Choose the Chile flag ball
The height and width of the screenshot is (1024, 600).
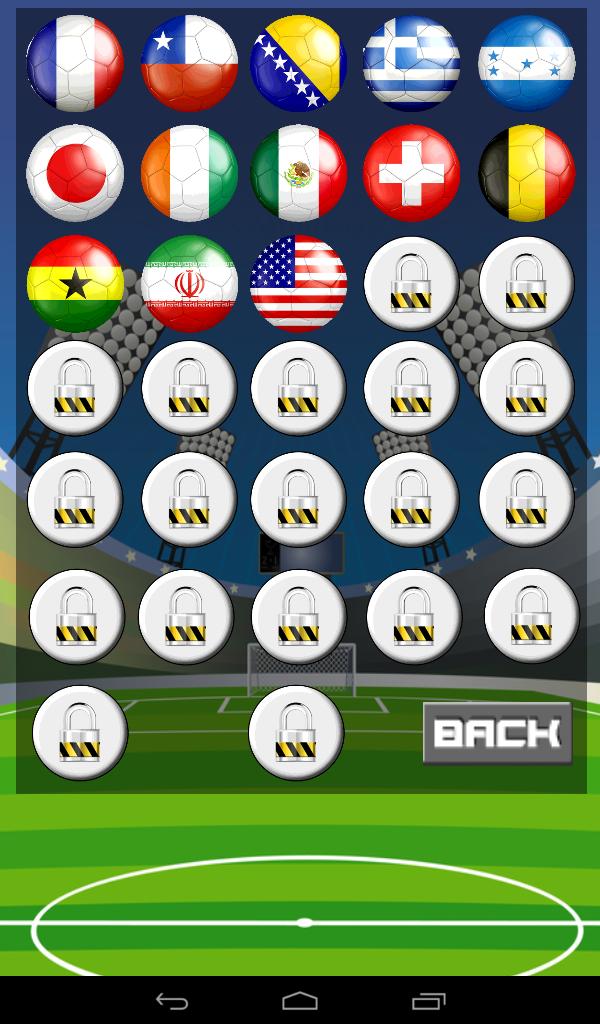[190, 63]
